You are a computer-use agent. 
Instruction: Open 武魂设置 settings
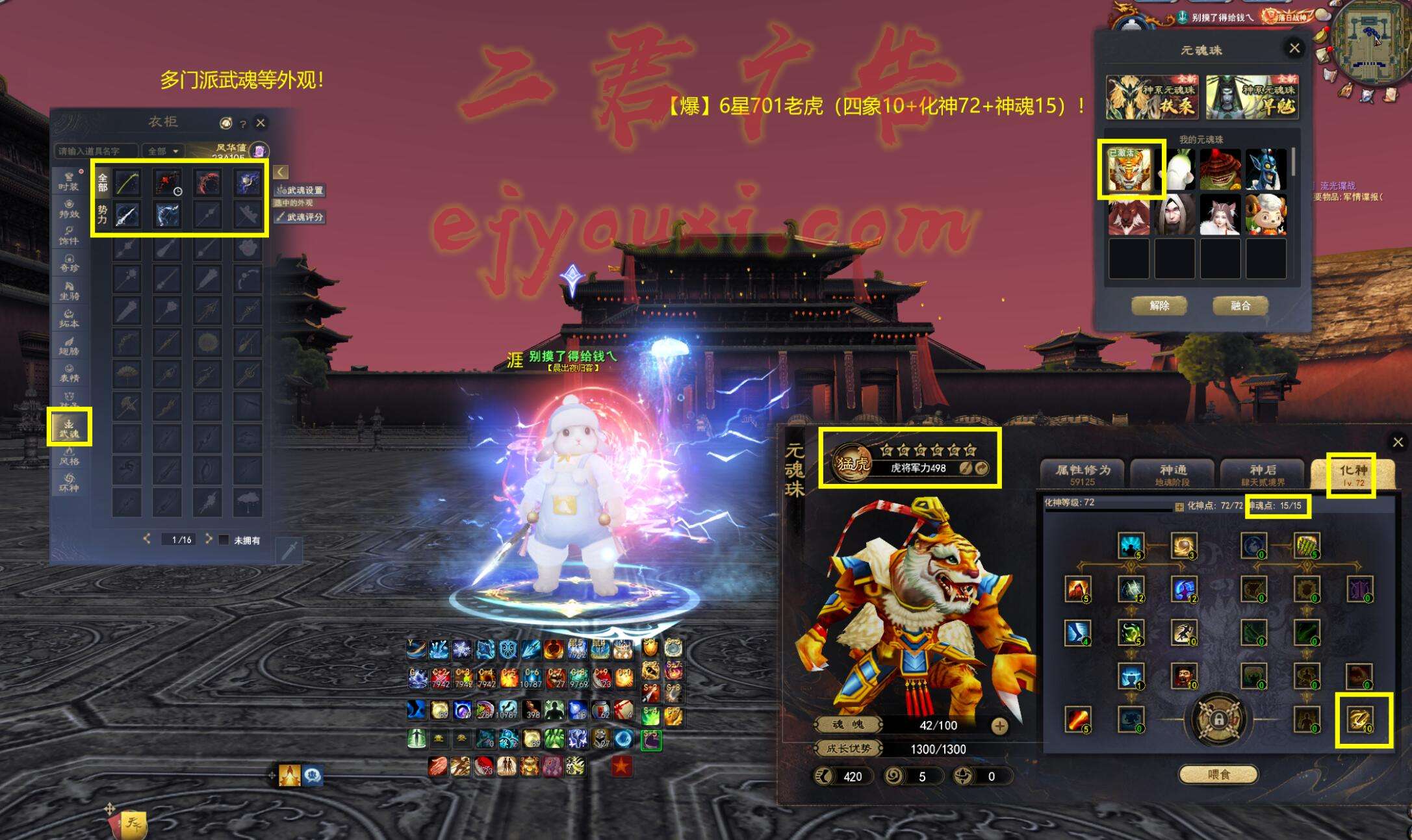point(300,190)
